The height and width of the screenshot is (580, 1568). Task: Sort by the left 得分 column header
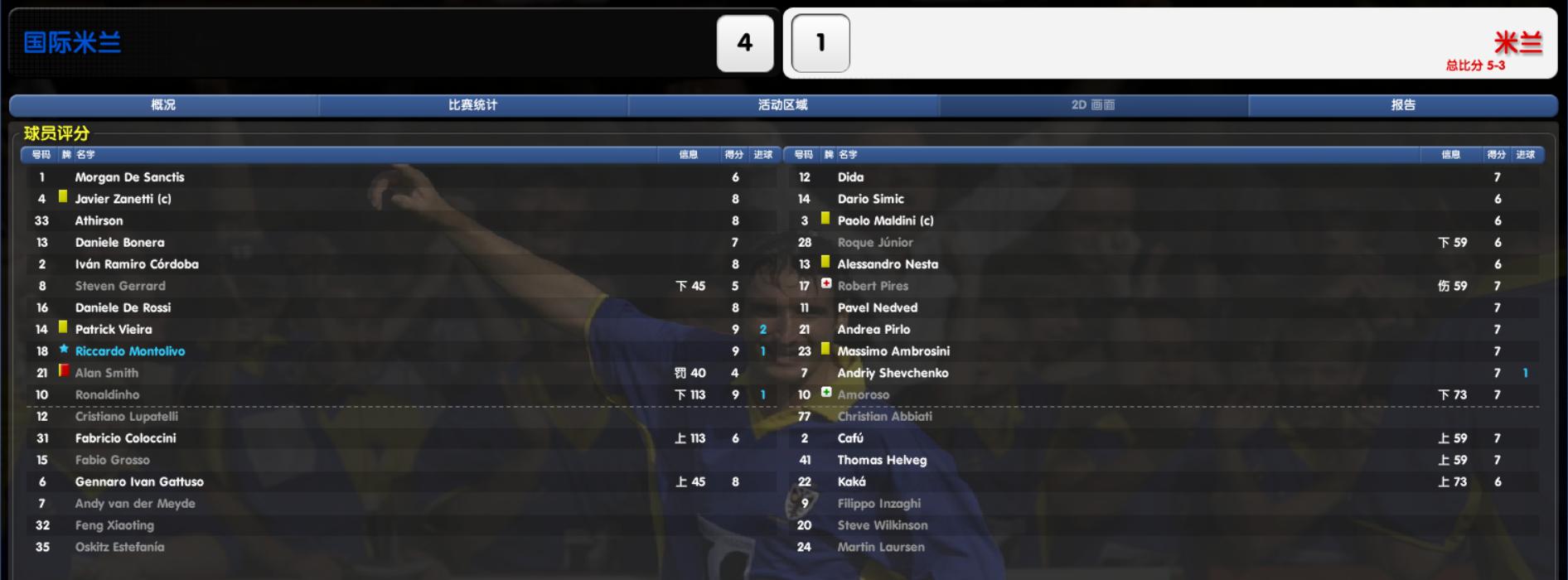(733, 155)
